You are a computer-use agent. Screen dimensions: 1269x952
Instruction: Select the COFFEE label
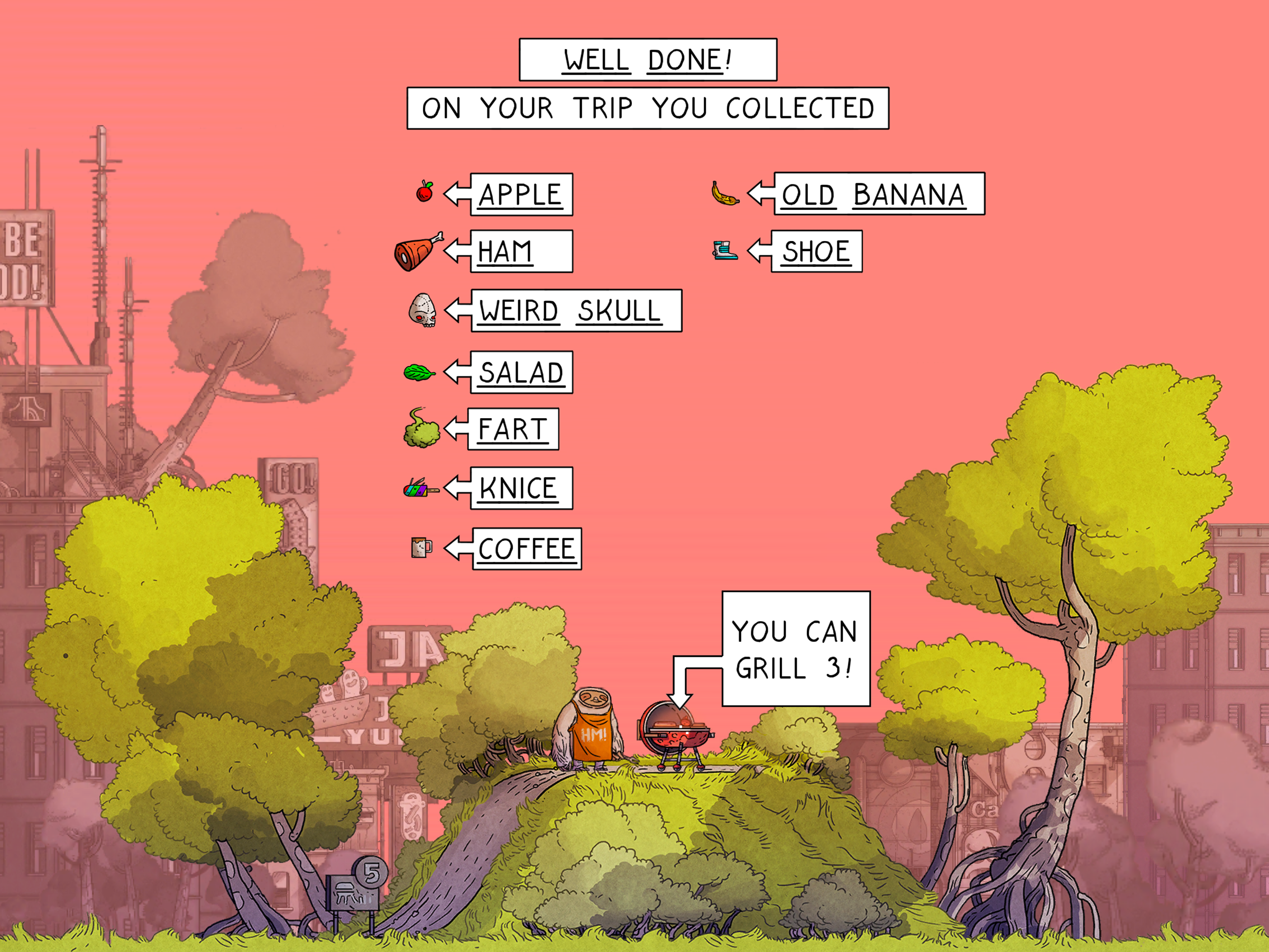pyautogui.click(x=526, y=549)
